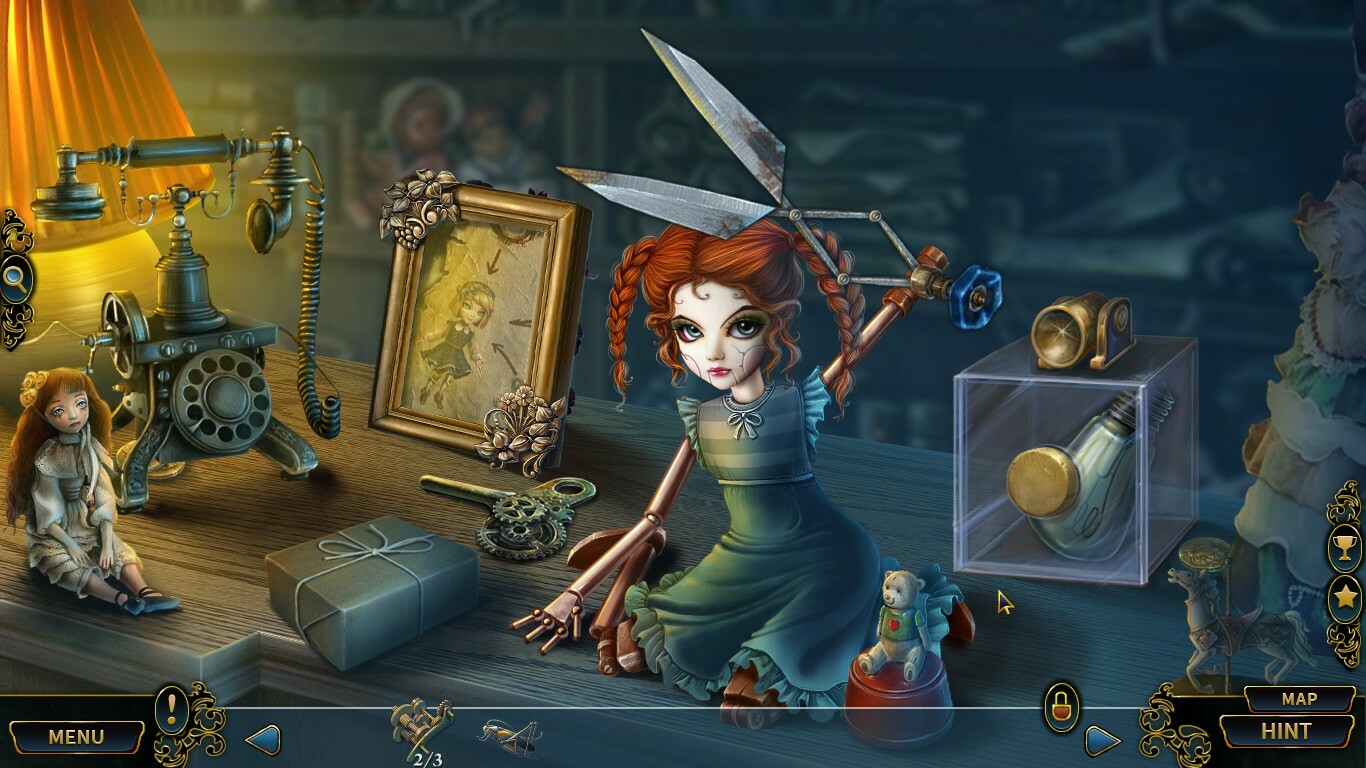
Task: Pick up the brass gear key
Action: pyautogui.click(x=520, y=510)
